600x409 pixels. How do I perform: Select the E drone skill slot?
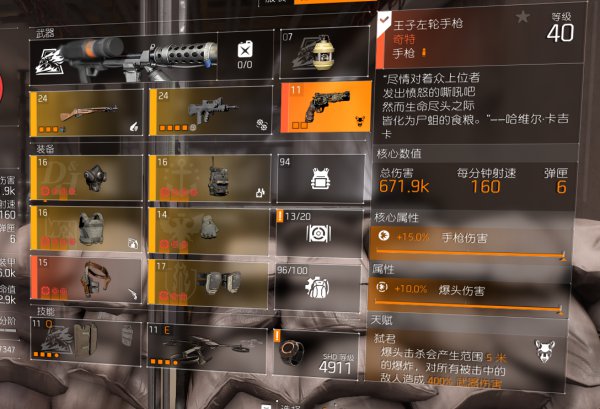point(208,343)
